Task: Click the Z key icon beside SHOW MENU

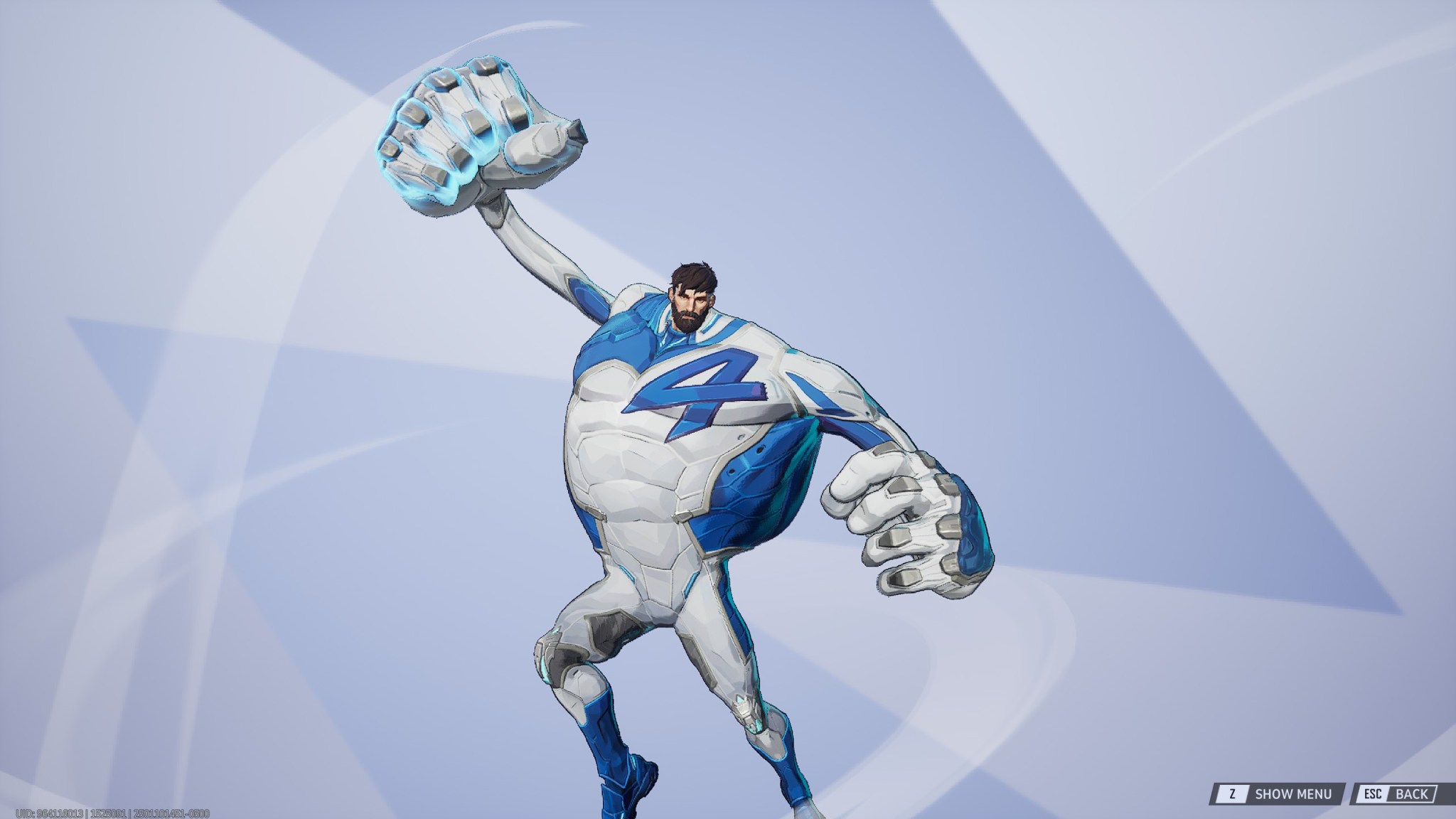Action: point(1232,792)
